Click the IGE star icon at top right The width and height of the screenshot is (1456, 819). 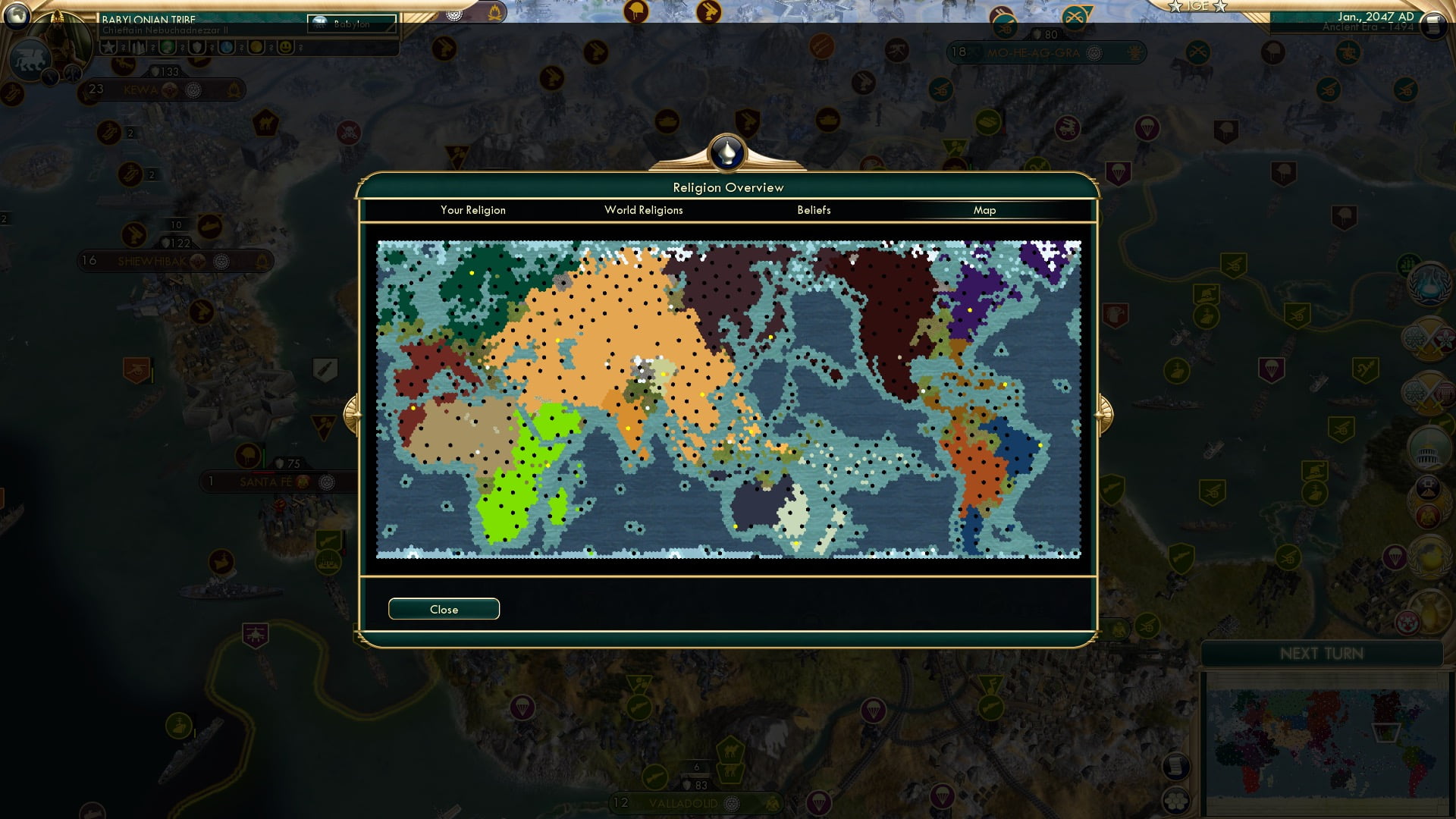[1175, 7]
